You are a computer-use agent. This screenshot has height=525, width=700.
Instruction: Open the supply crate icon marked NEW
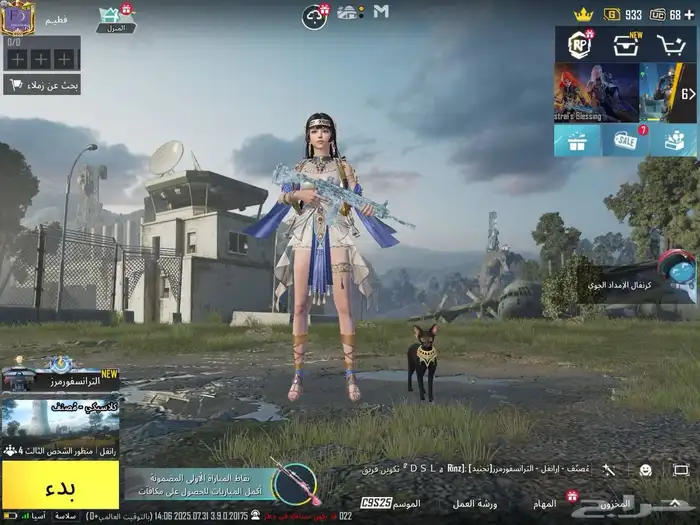point(627,45)
